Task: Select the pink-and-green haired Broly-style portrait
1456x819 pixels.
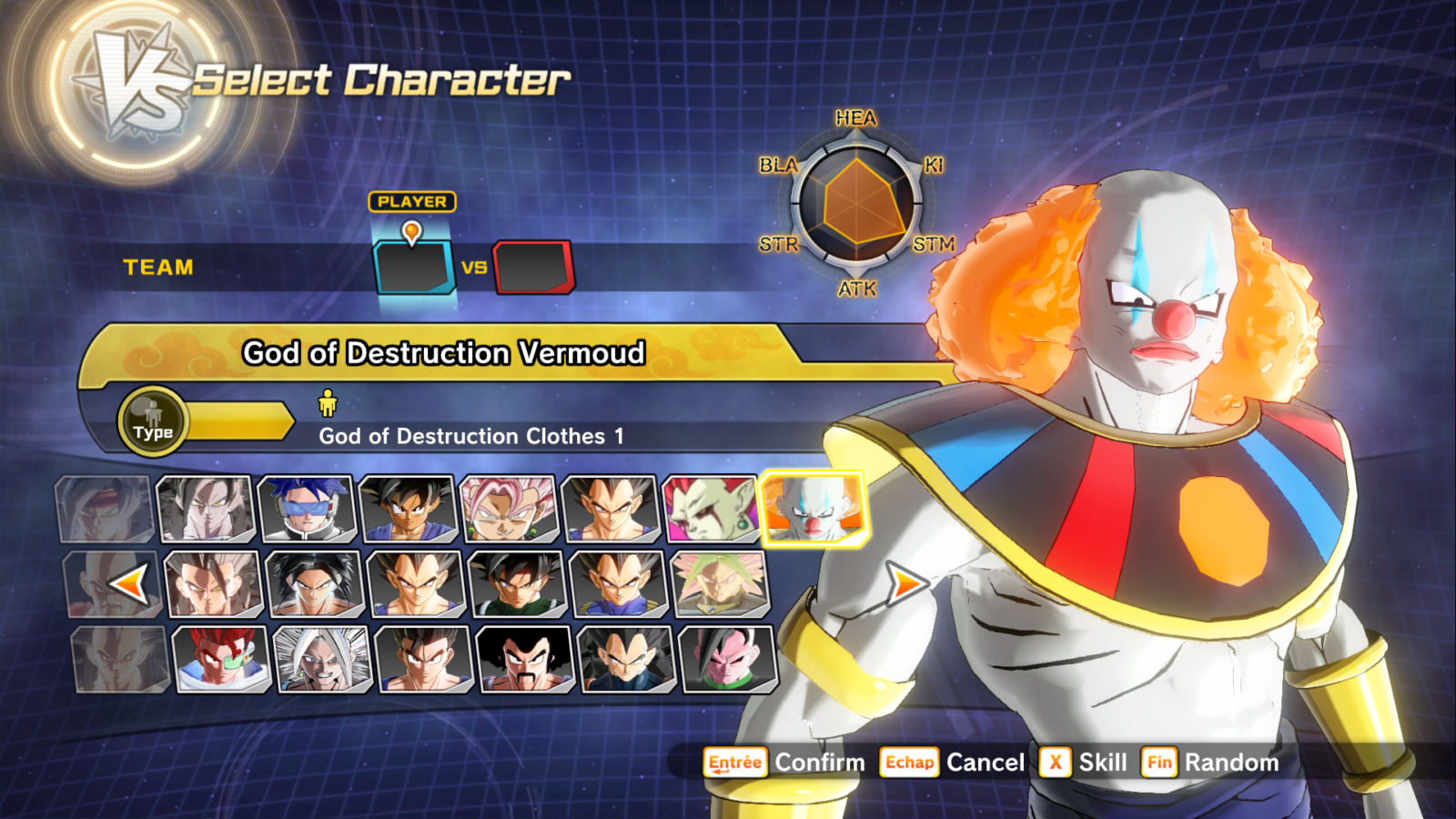Action: coord(719,584)
